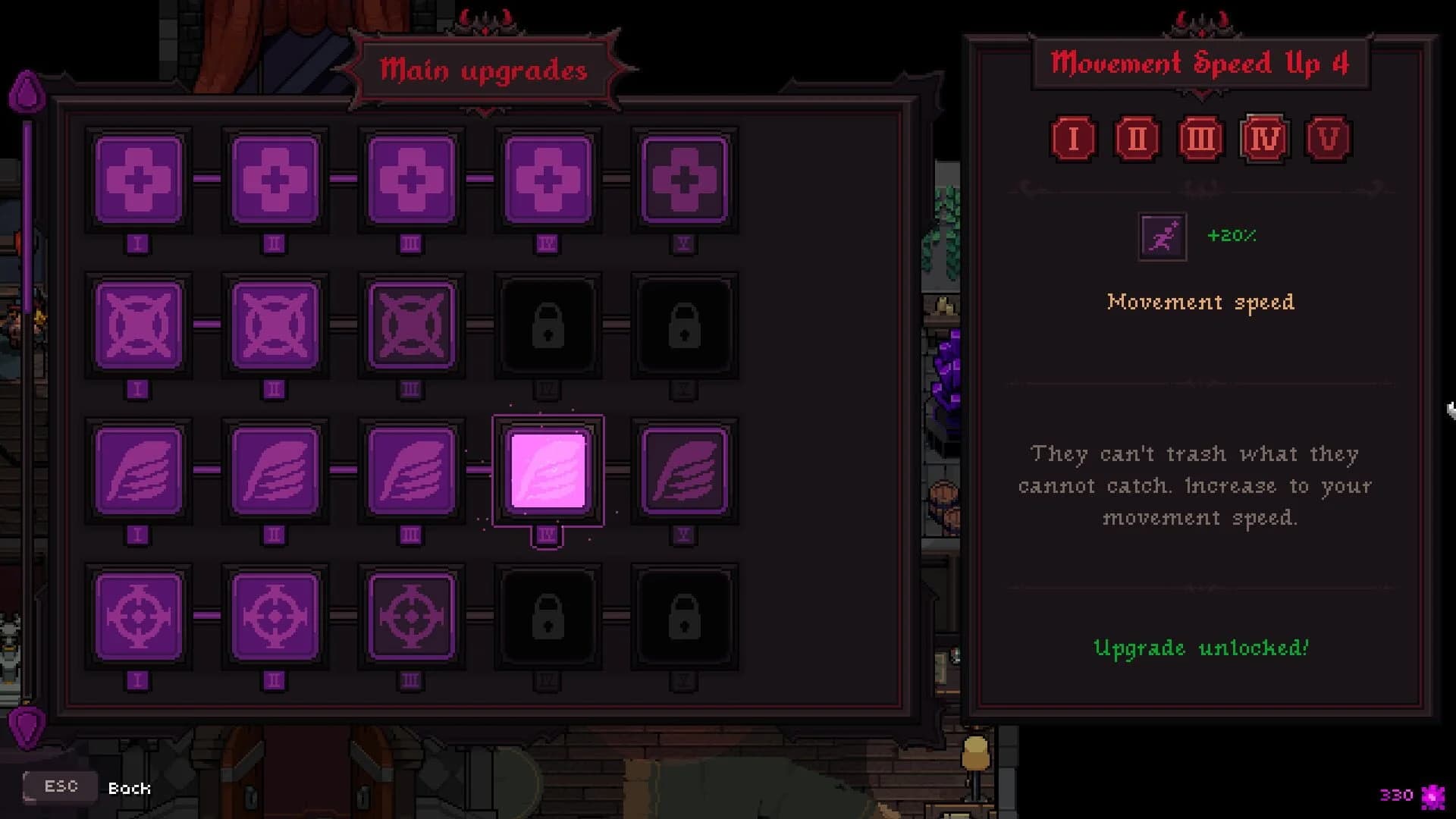Select the Health Up I cross icon
This screenshot has height=819, width=1456.
(138, 180)
